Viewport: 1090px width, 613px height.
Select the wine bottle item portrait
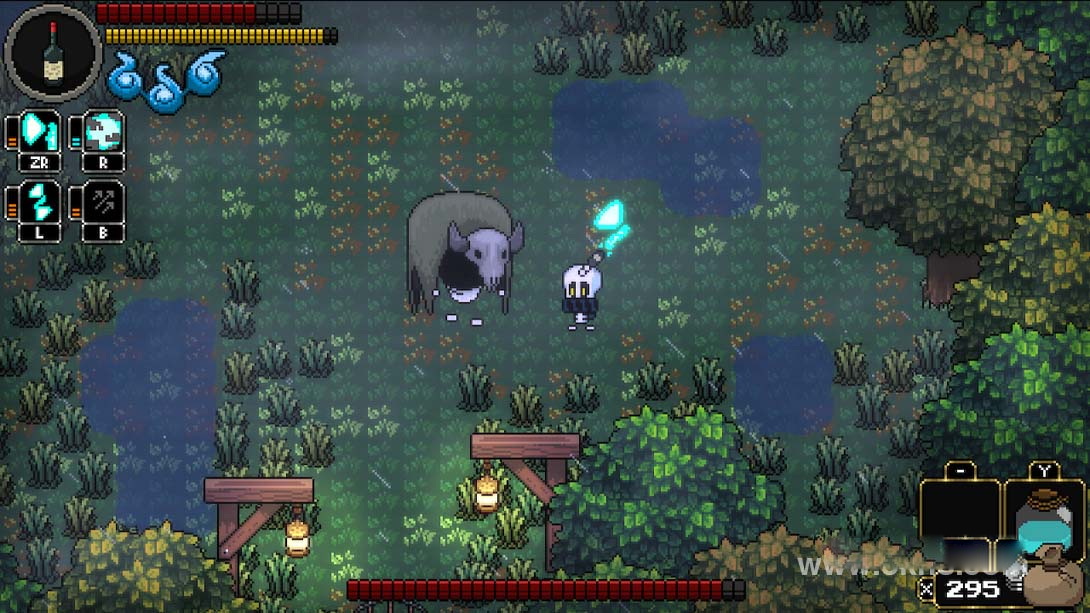pyautogui.click(x=52, y=52)
